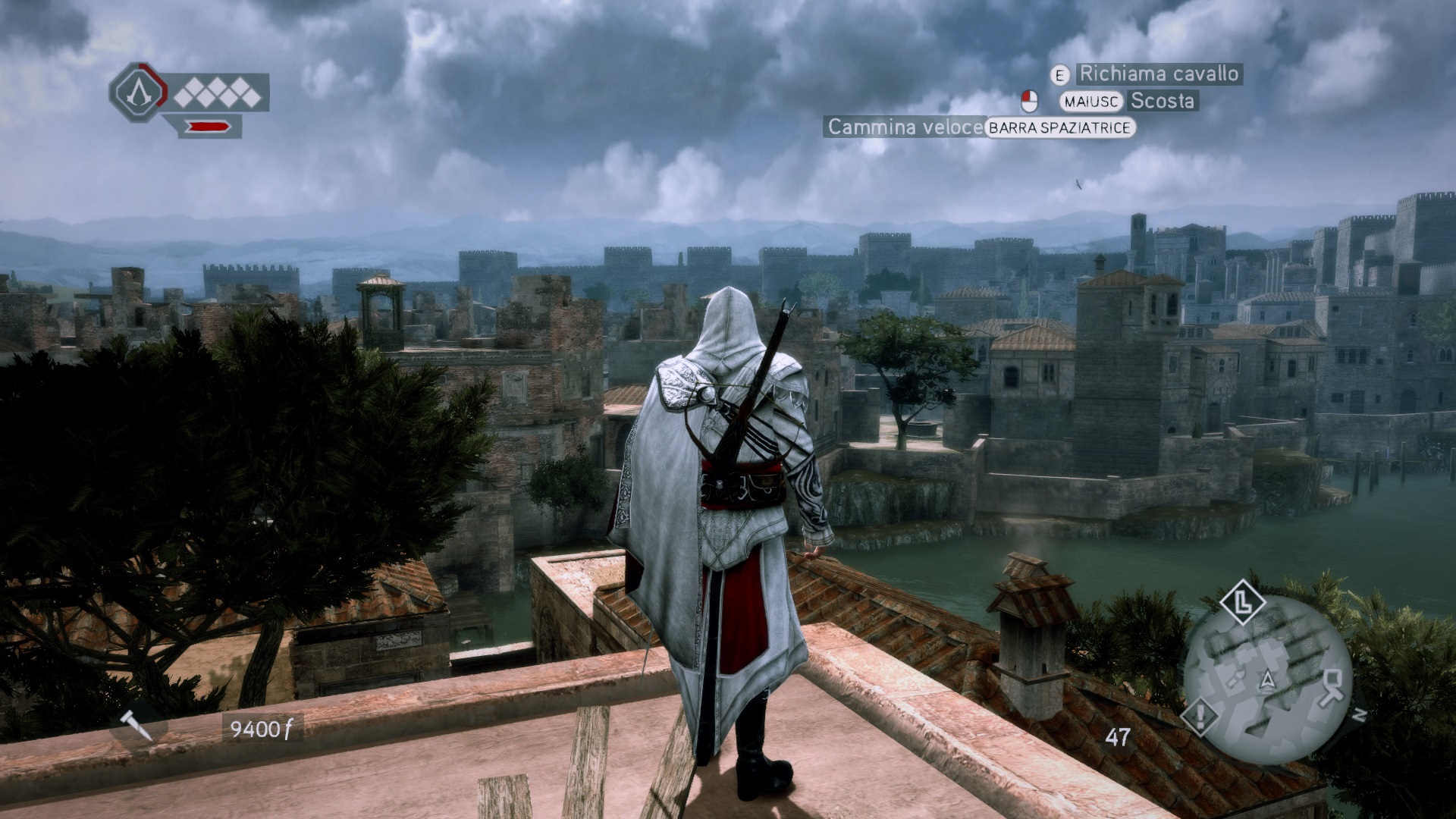This screenshot has width=1456, height=819.
Task: Open the circular minimap
Action: (1267, 677)
